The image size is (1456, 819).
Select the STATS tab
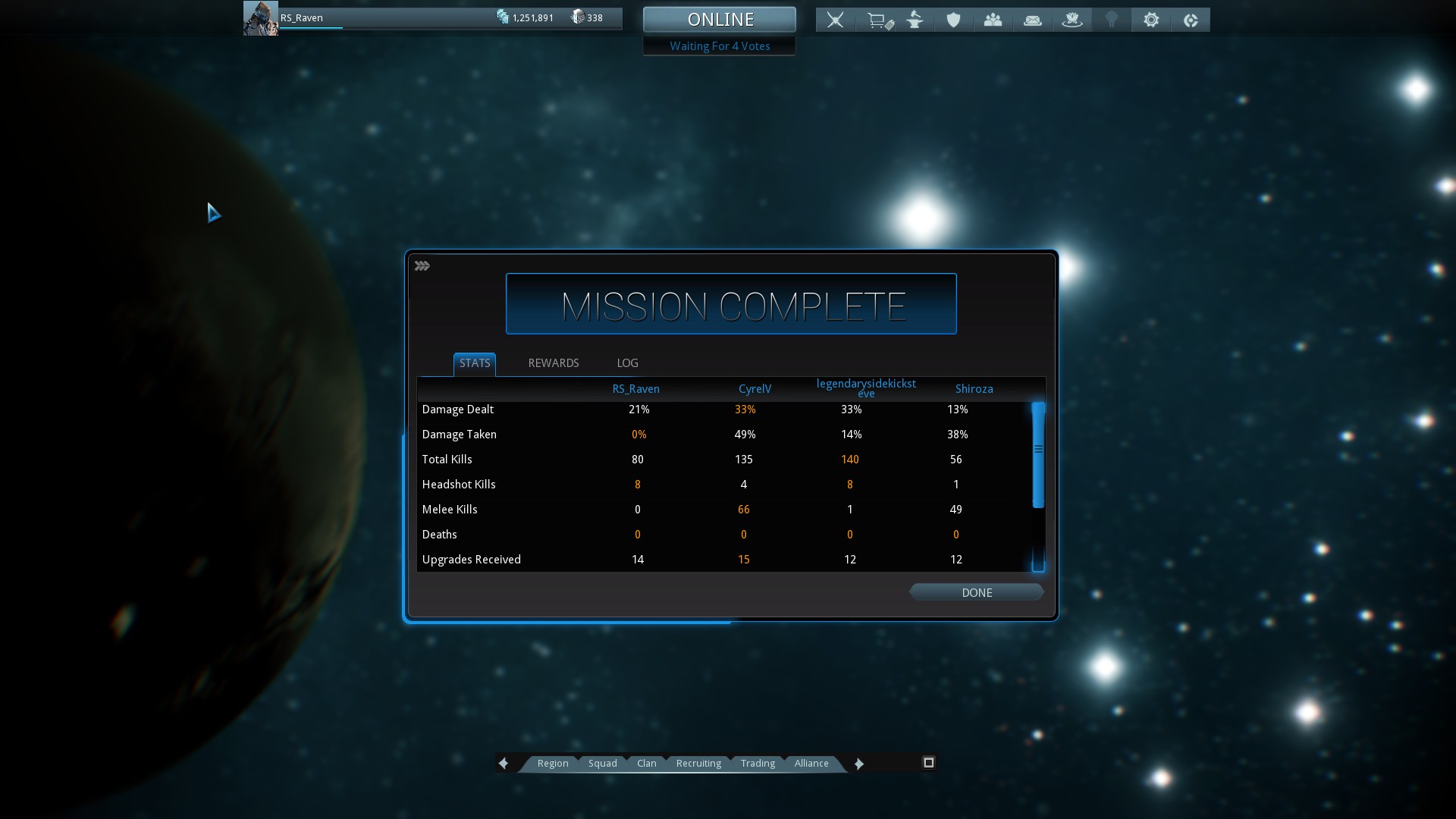coord(475,363)
